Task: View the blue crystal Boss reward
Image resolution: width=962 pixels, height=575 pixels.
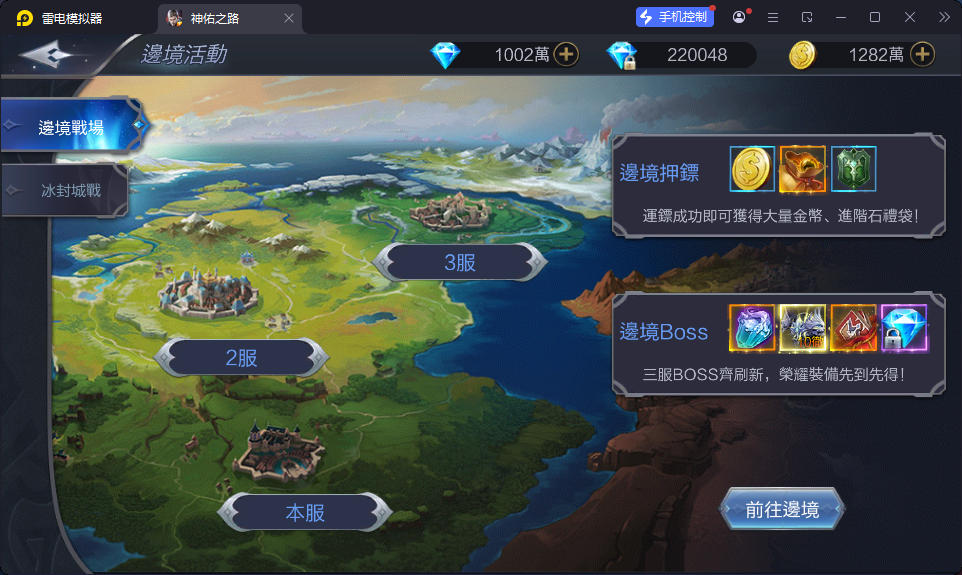Action: coord(752,328)
